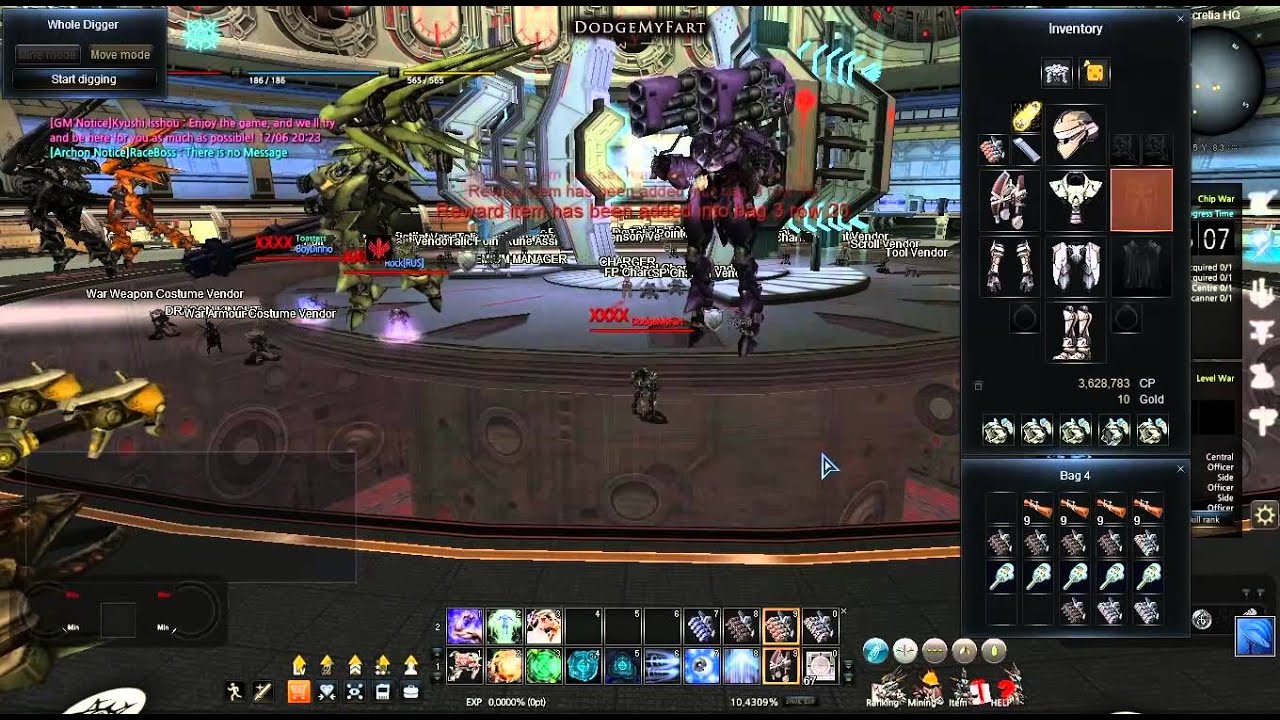This screenshot has height=720, width=1280.
Task: Open the briefcase icon in bottom toolbar
Action: tap(410, 691)
